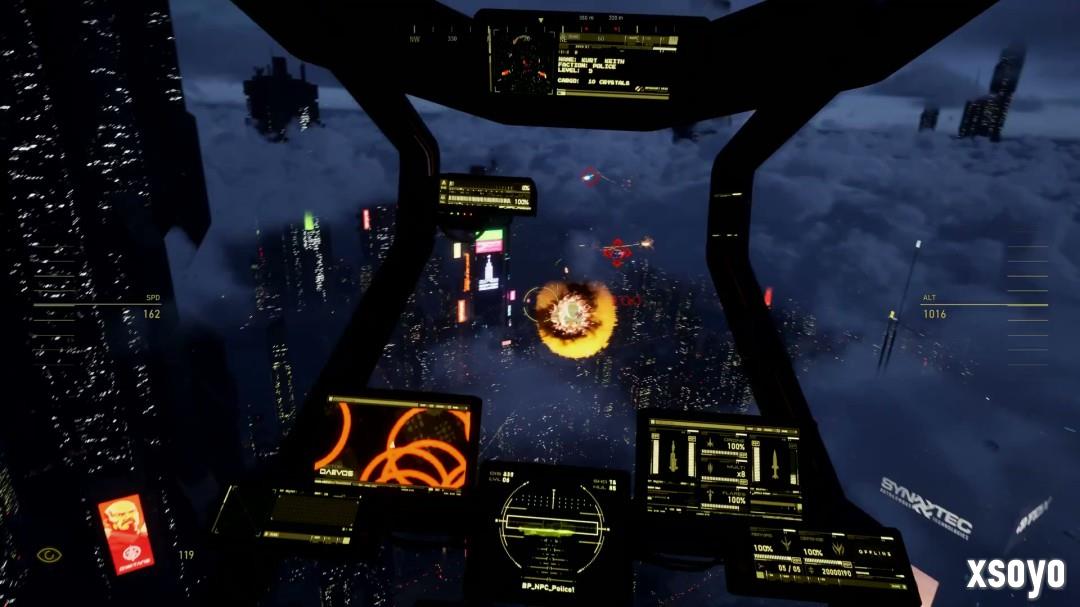Screen dimensions: 1080x607
Task: Click the yellow eye visibility icon
Action: point(47,554)
